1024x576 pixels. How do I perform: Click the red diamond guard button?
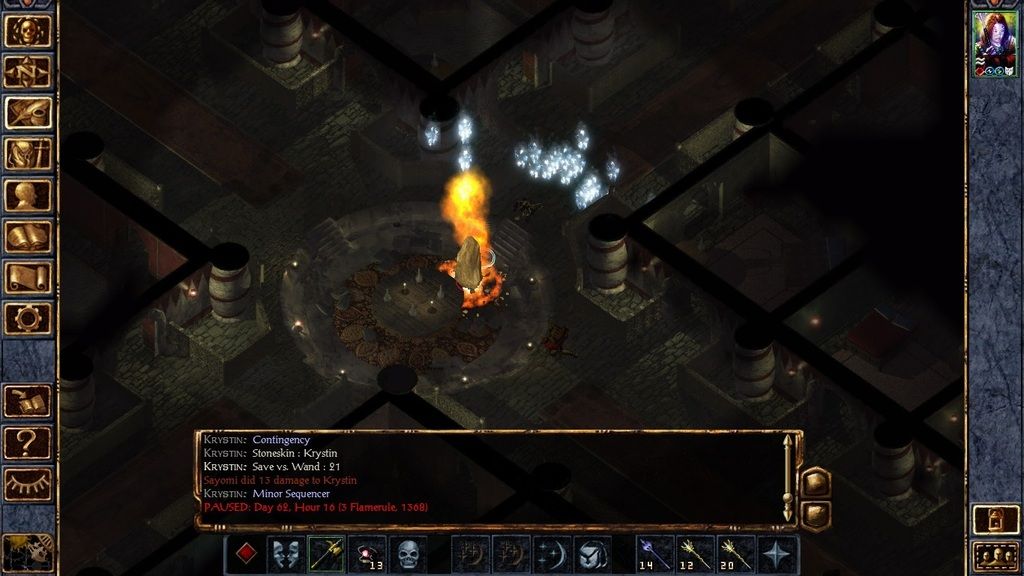tap(246, 554)
